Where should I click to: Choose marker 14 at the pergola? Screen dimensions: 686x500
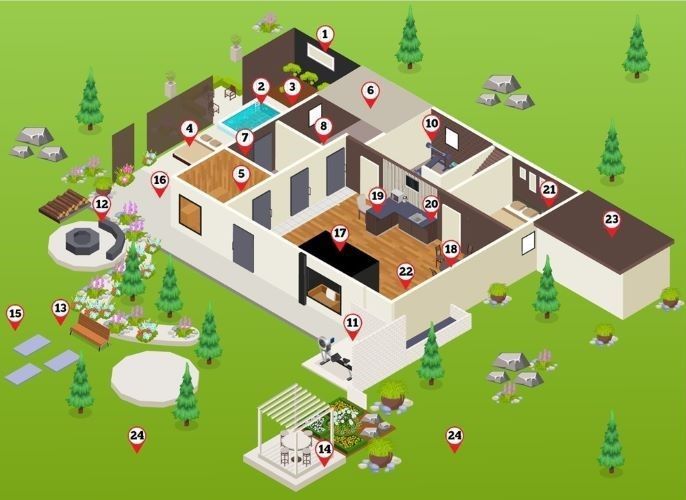point(324,451)
